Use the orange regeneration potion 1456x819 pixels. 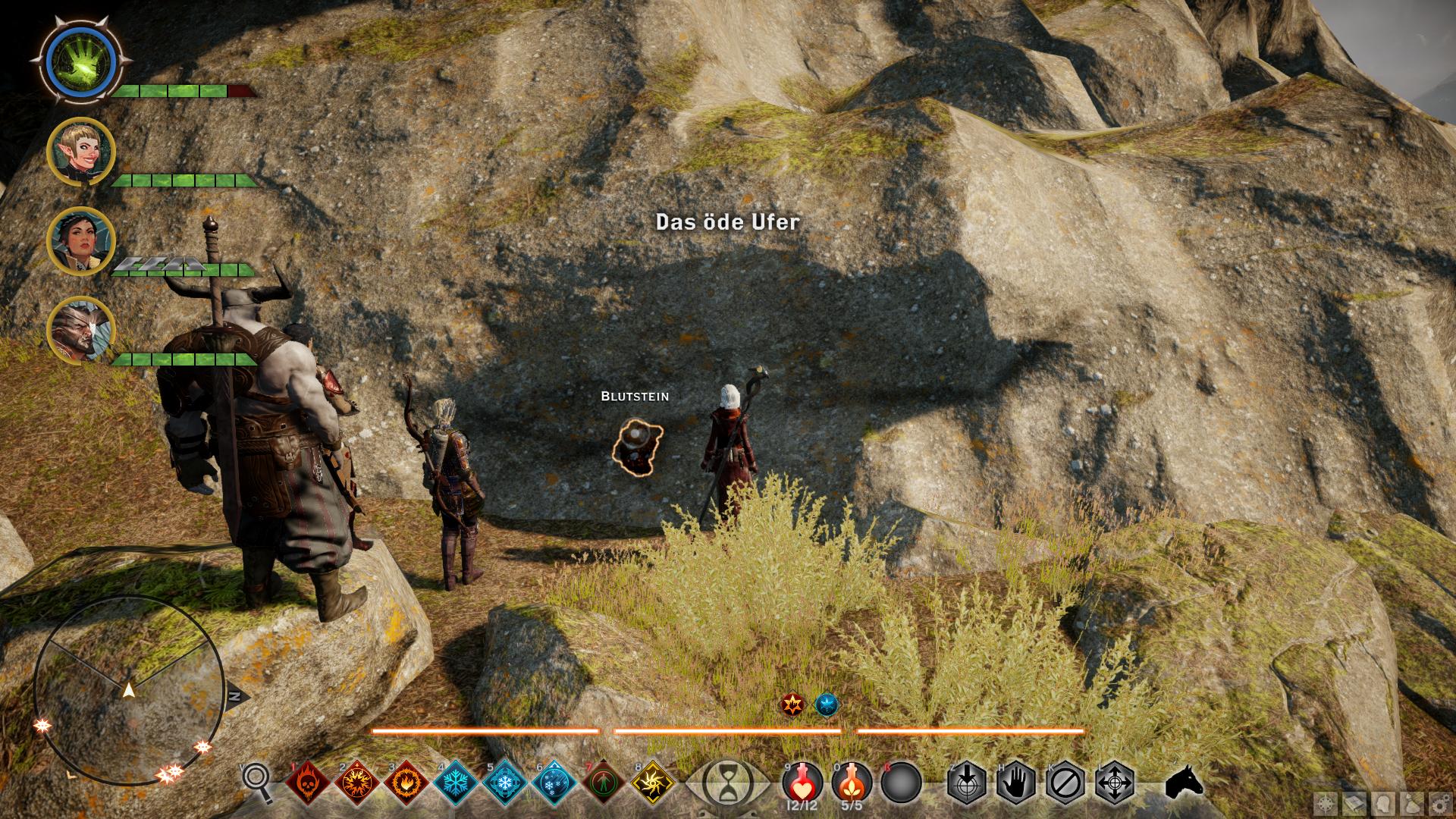[x=852, y=781]
